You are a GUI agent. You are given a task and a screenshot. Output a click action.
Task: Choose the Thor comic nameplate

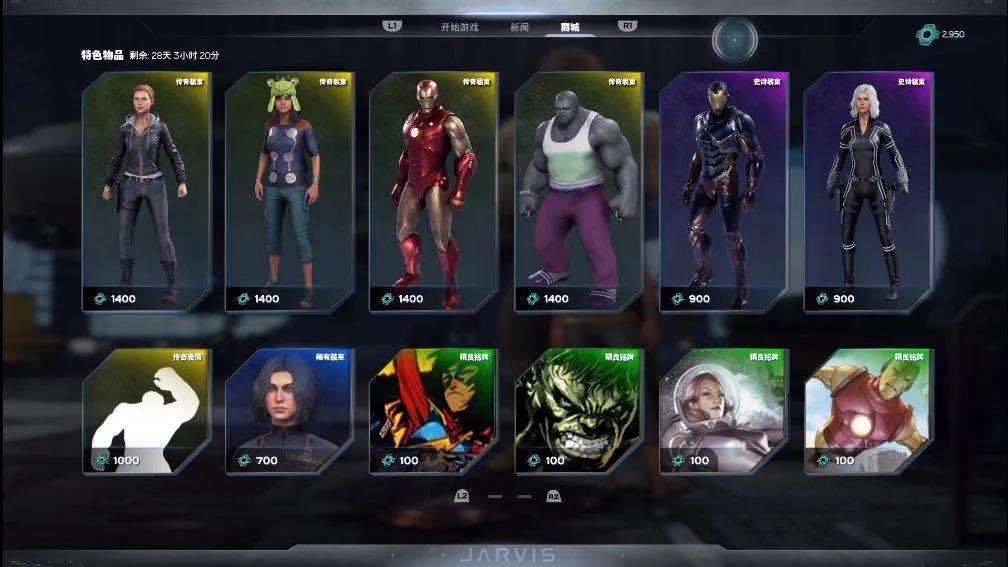[434, 411]
